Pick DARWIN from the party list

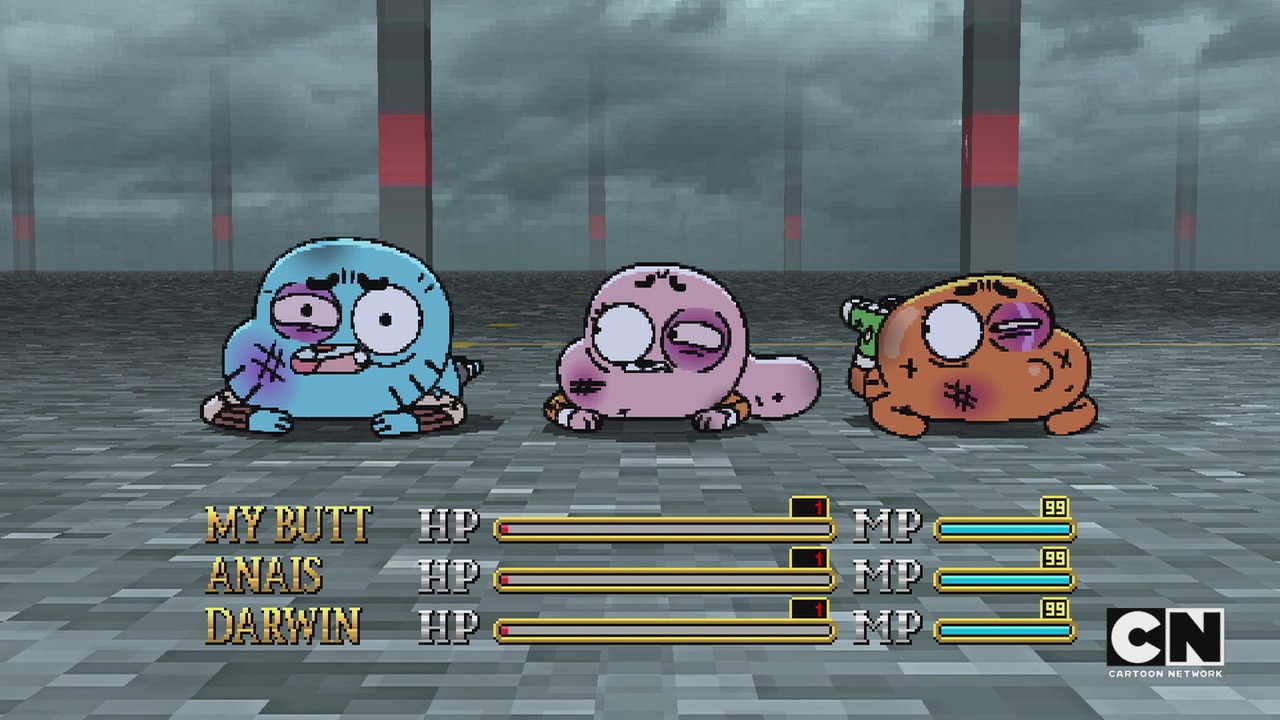282,626
